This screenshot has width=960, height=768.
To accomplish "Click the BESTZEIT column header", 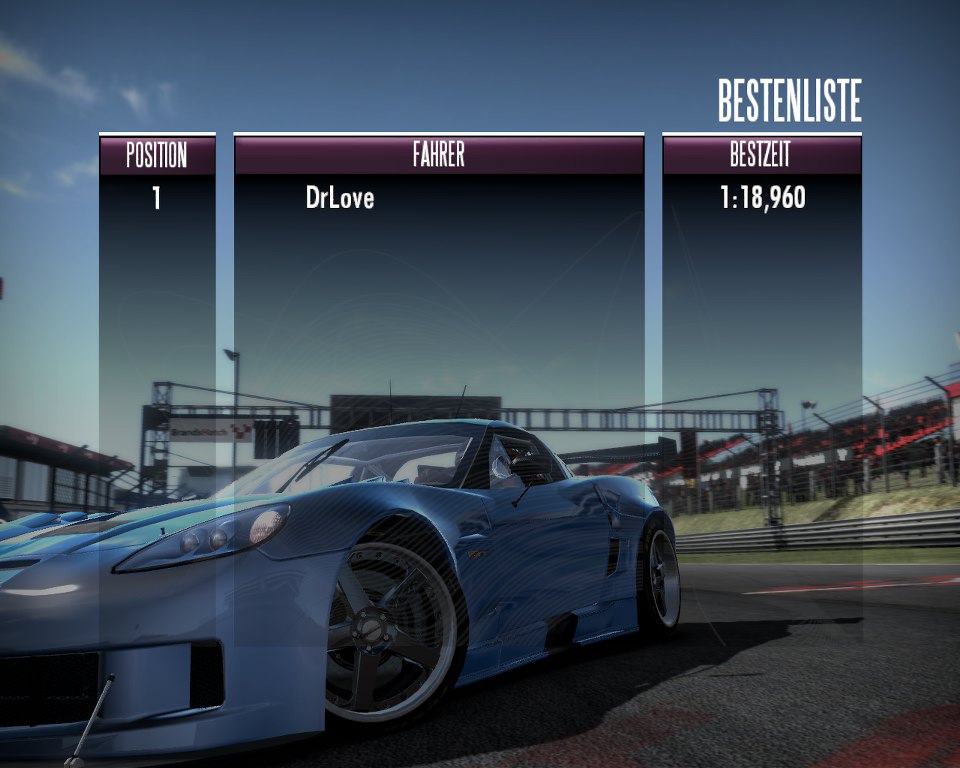I will (761, 155).
